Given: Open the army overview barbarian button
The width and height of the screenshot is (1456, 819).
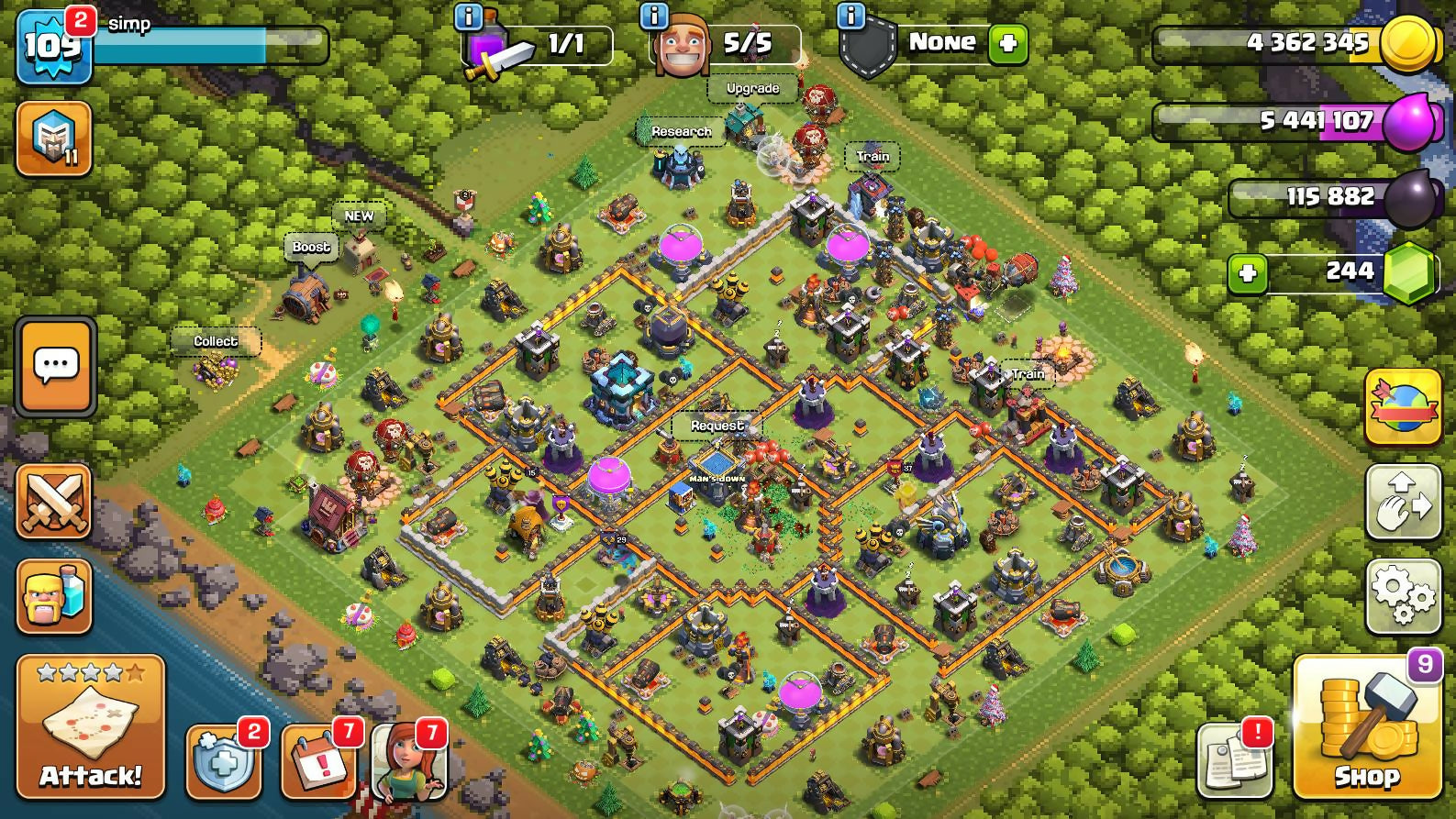Looking at the screenshot, I should click(x=54, y=596).
